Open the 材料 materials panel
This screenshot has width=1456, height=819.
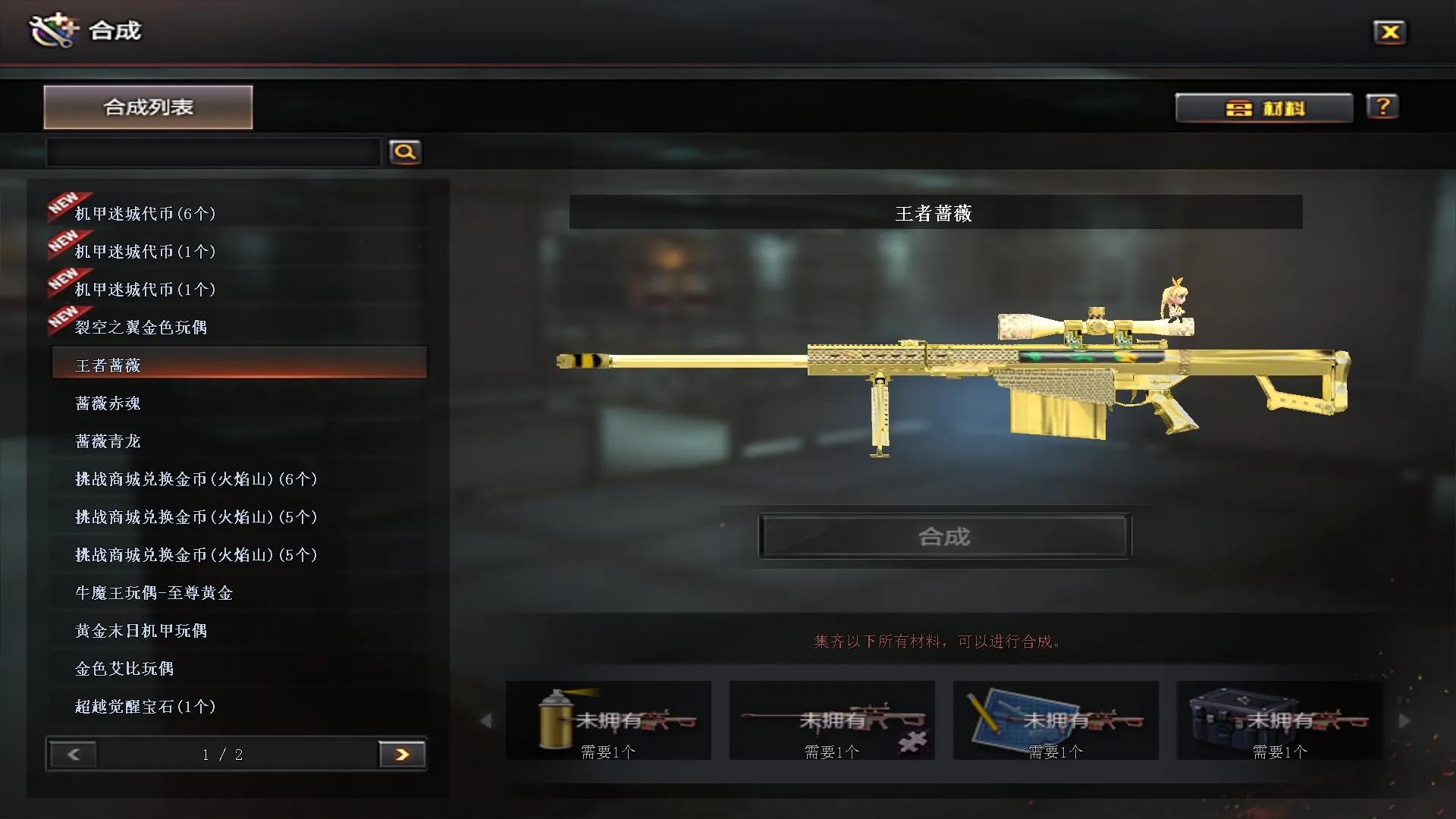[x=1264, y=108]
